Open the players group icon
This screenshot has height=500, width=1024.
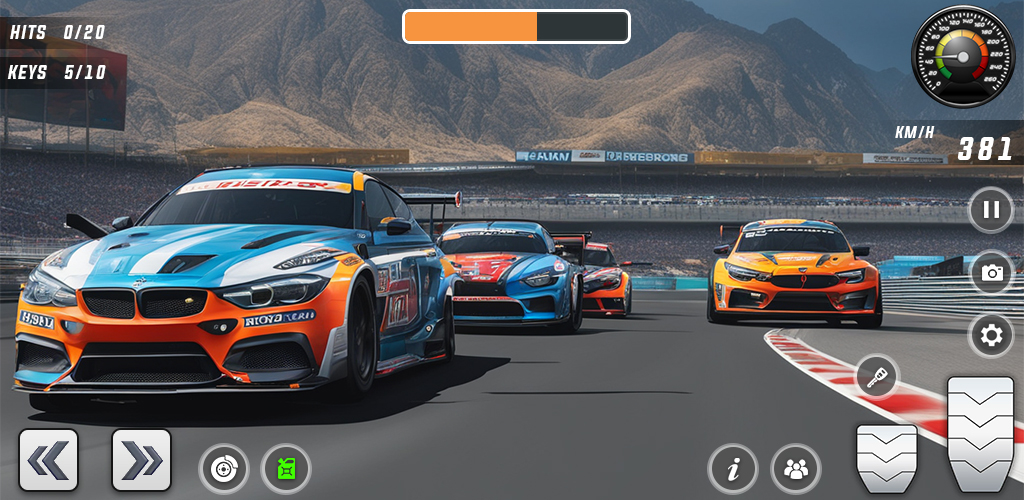point(796,468)
